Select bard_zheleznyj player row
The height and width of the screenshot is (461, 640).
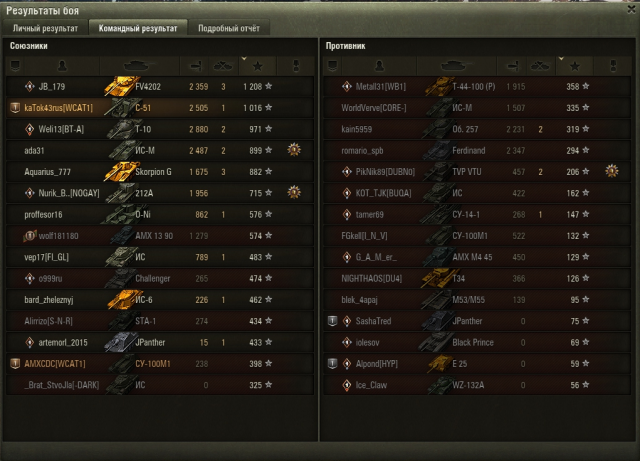[x=160, y=299]
